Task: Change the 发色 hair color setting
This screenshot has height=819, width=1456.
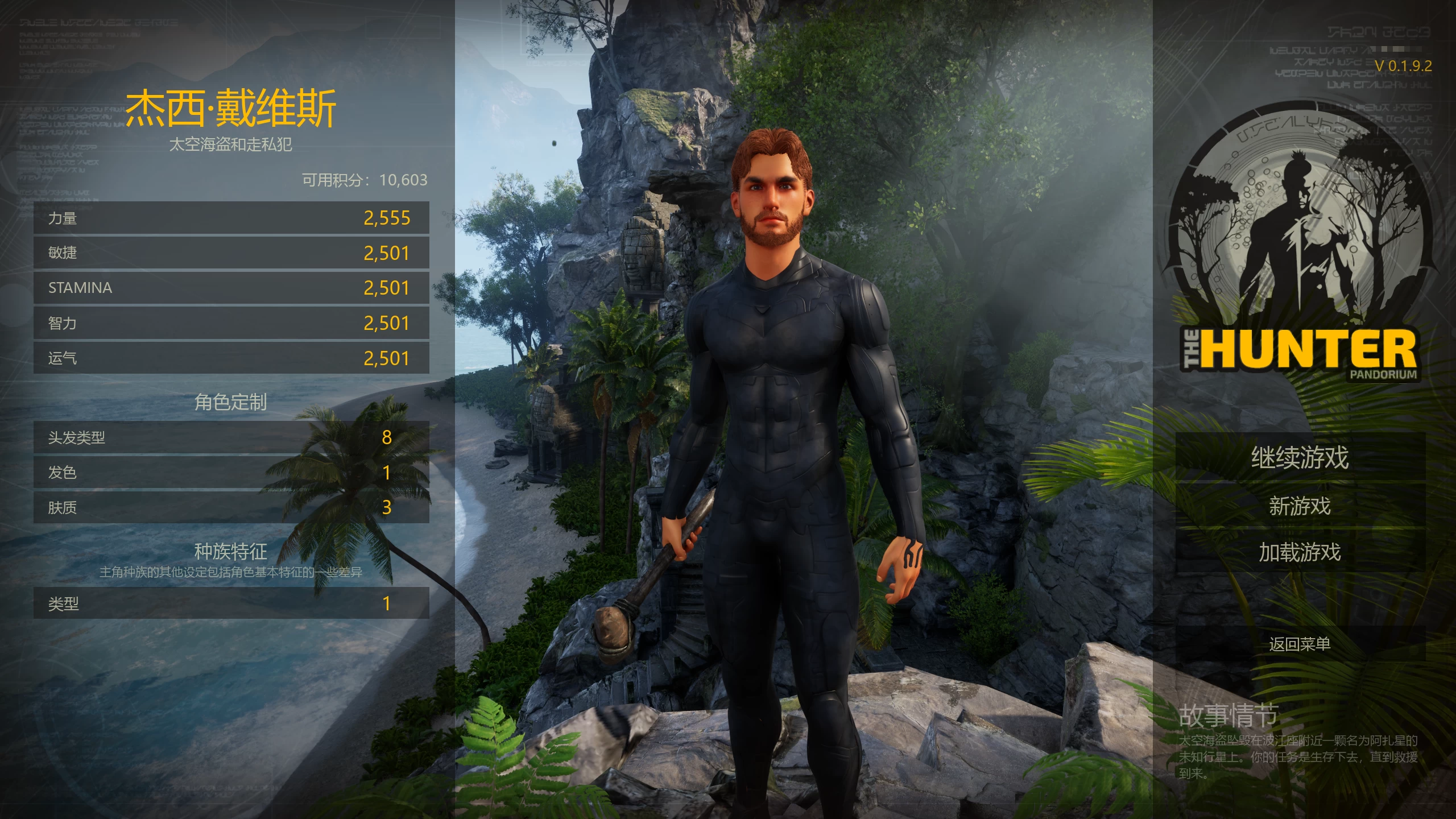Action: pyautogui.click(x=231, y=473)
